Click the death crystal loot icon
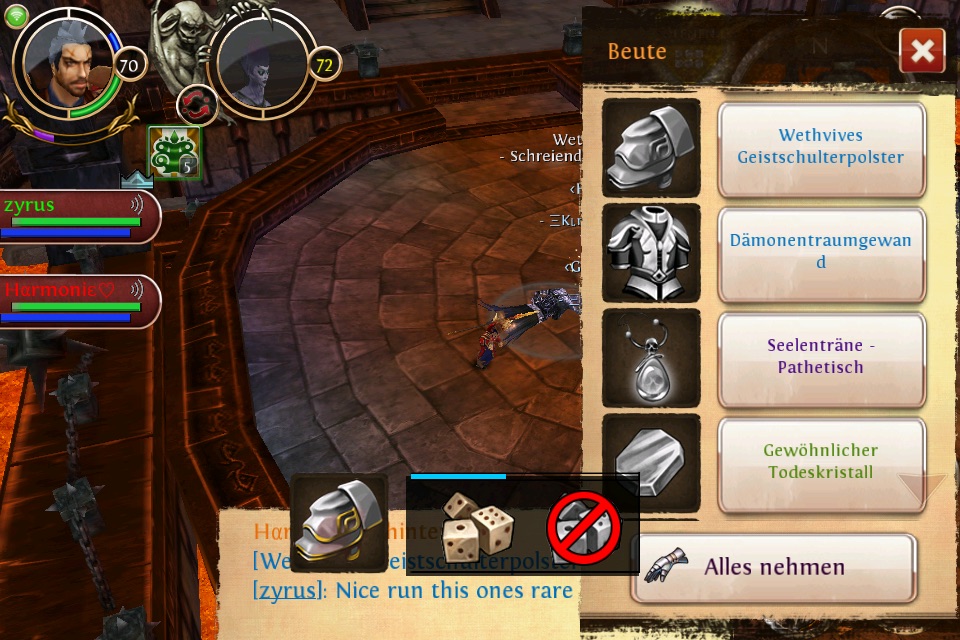Screen dimensions: 960x640 tap(651, 461)
